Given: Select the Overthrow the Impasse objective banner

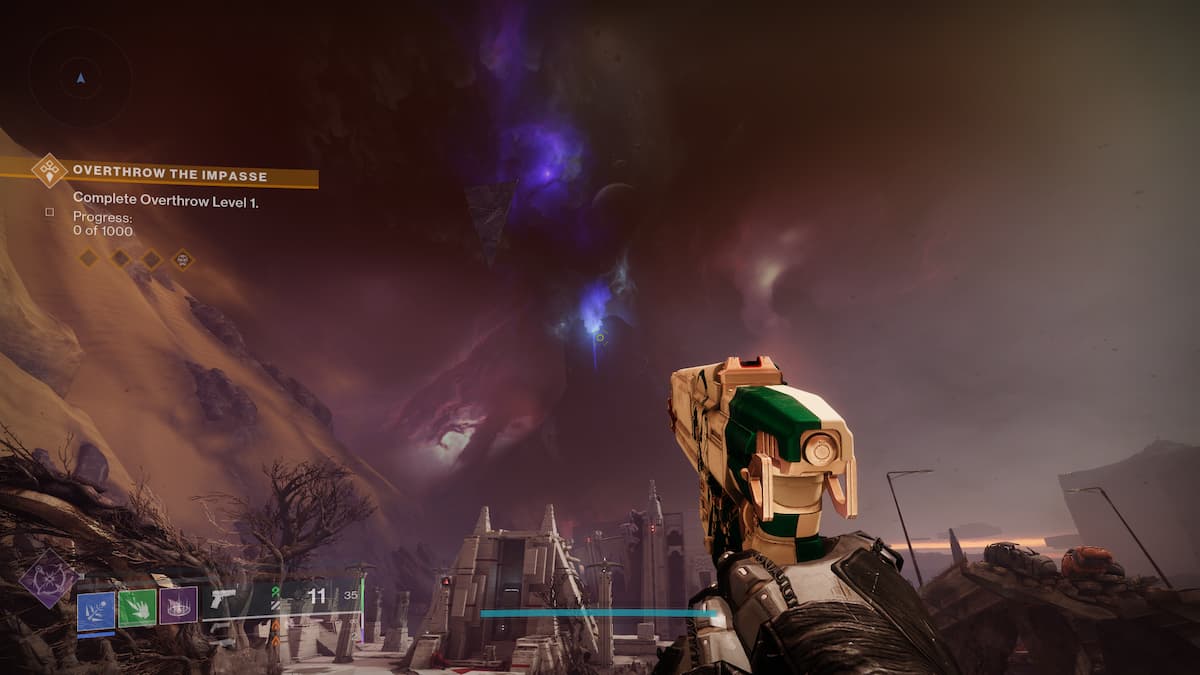Looking at the screenshot, I should pyautogui.click(x=170, y=176).
